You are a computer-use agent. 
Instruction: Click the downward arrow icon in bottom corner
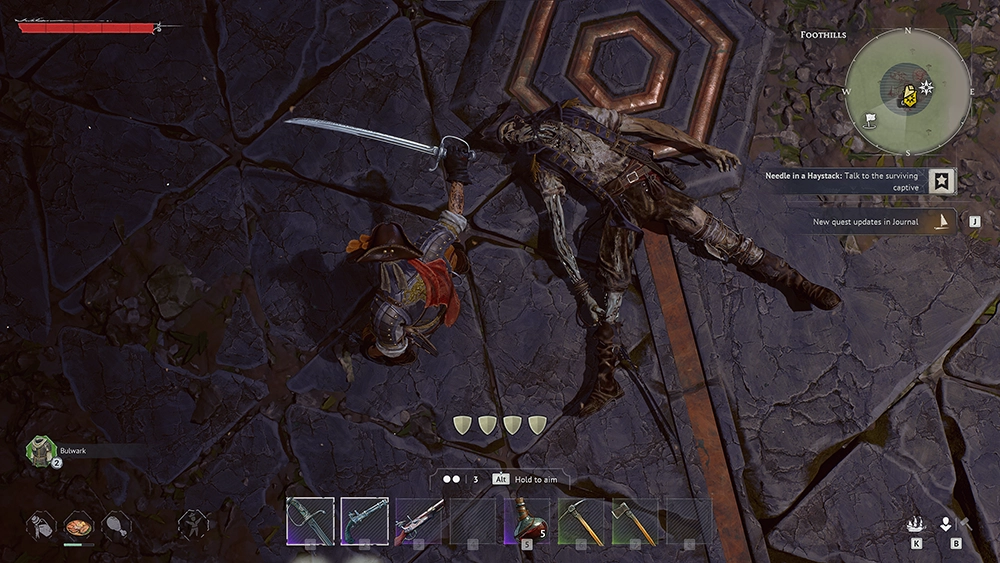947,523
